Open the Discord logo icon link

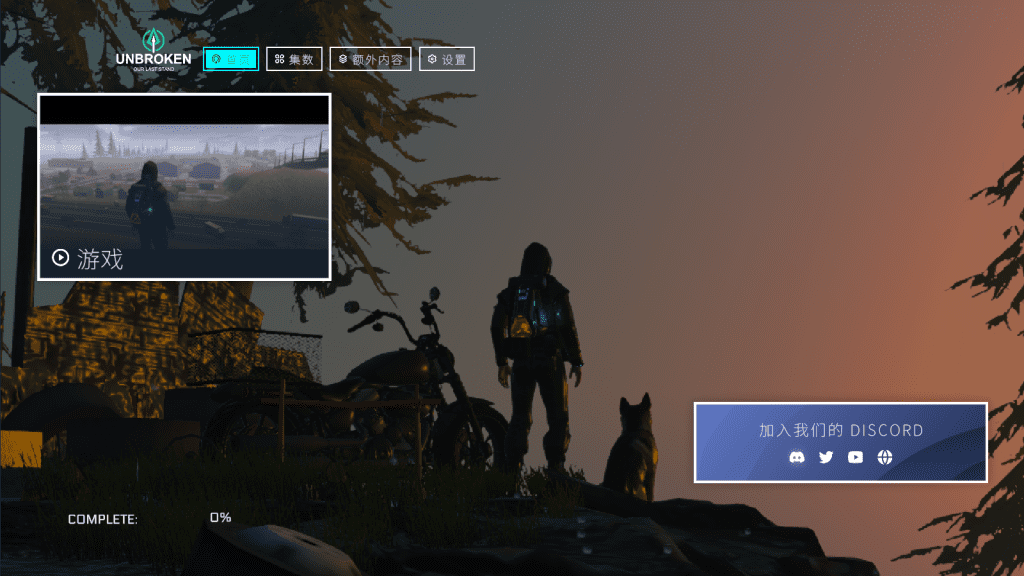pos(797,457)
